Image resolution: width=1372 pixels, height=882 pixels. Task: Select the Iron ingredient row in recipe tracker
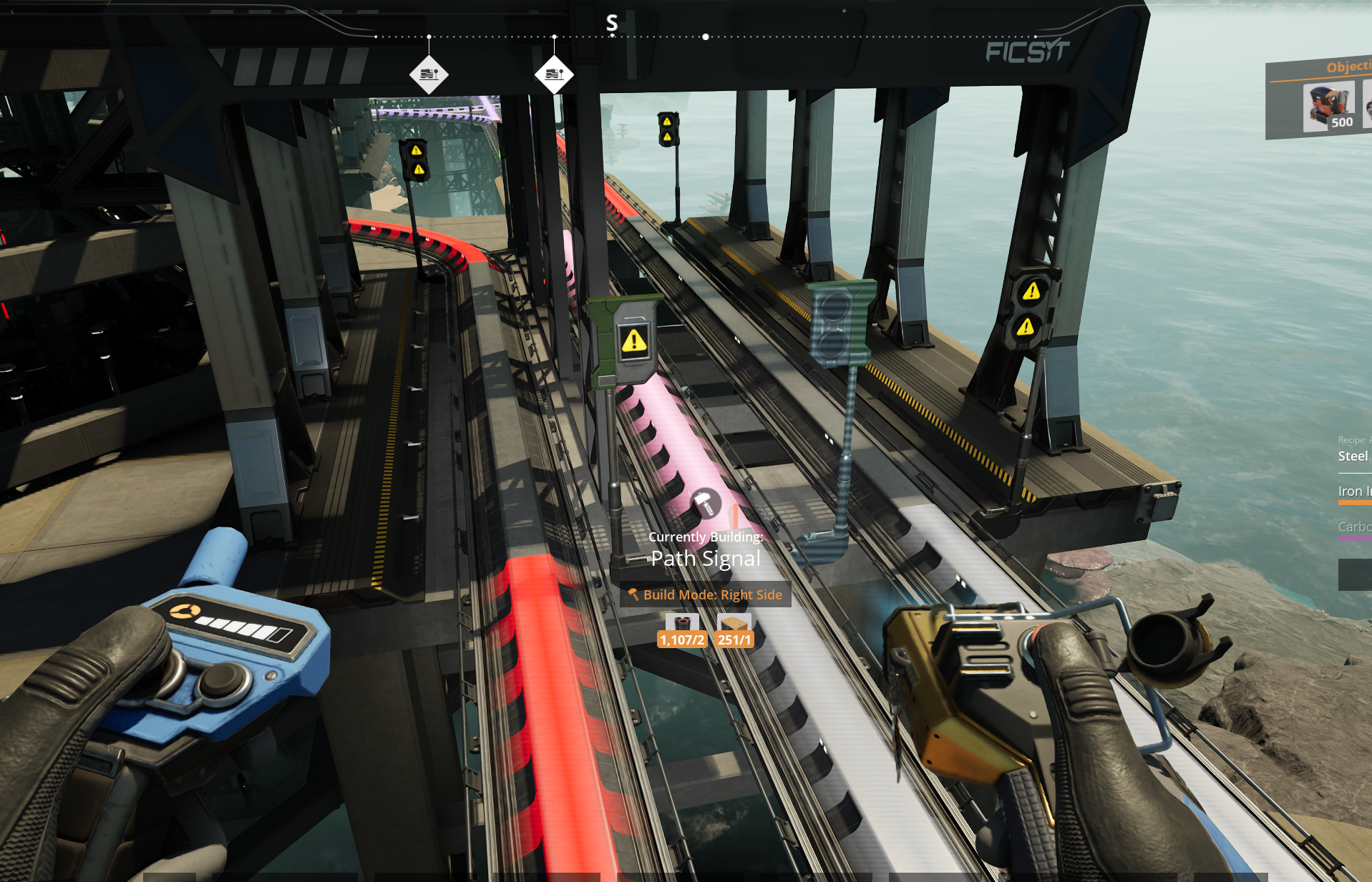pyautogui.click(x=1353, y=491)
